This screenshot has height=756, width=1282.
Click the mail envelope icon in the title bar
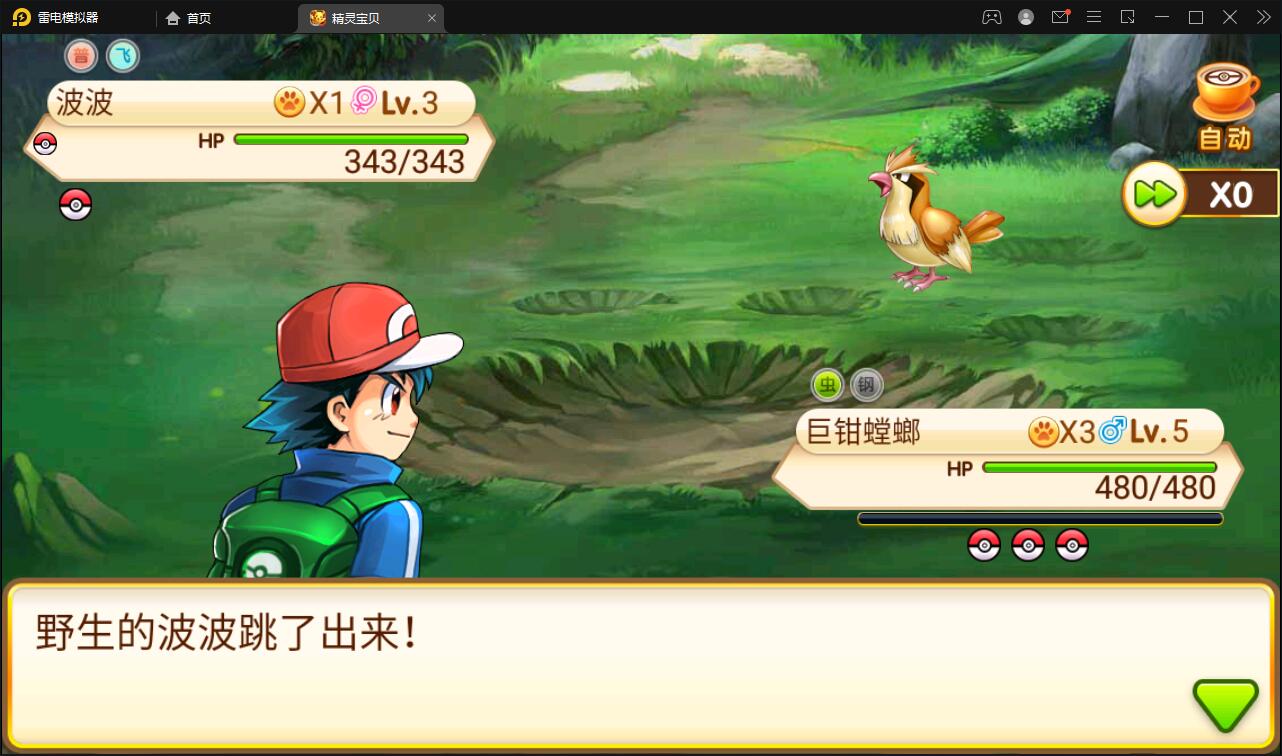click(1060, 17)
